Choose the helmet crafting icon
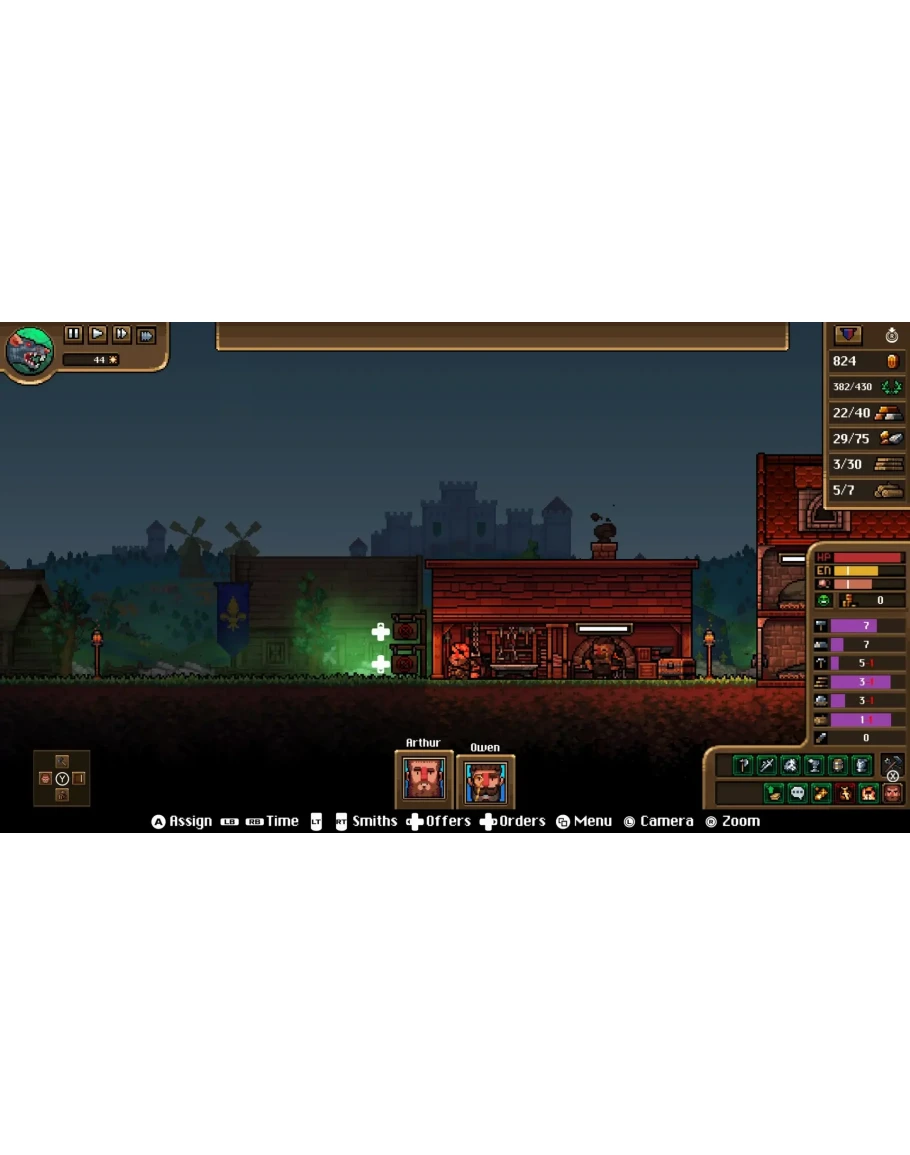The width and height of the screenshot is (910, 1155). pyautogui.click(x=838, y=766)
